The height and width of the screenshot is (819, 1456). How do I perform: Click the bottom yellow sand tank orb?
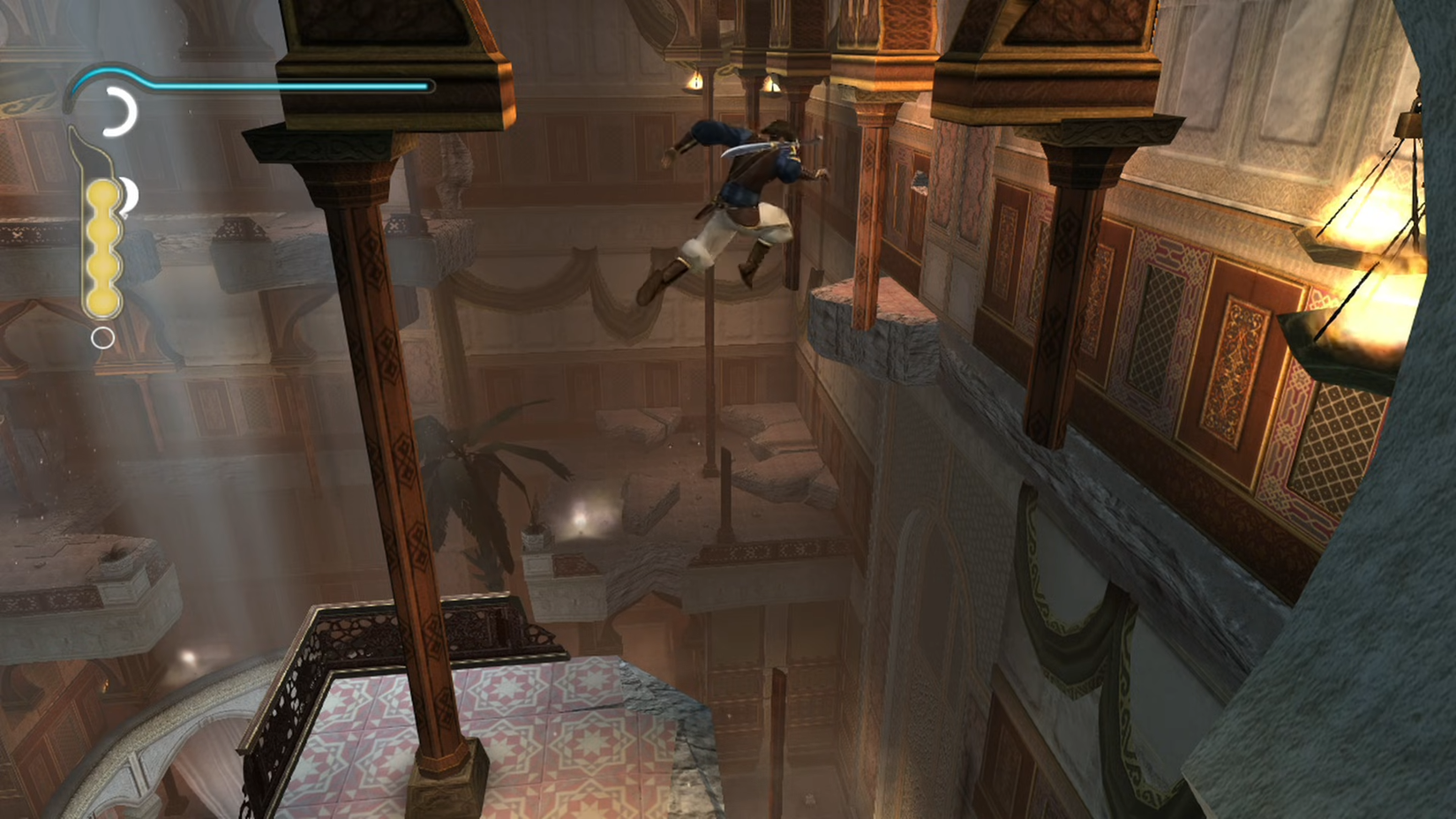[104, 300]
